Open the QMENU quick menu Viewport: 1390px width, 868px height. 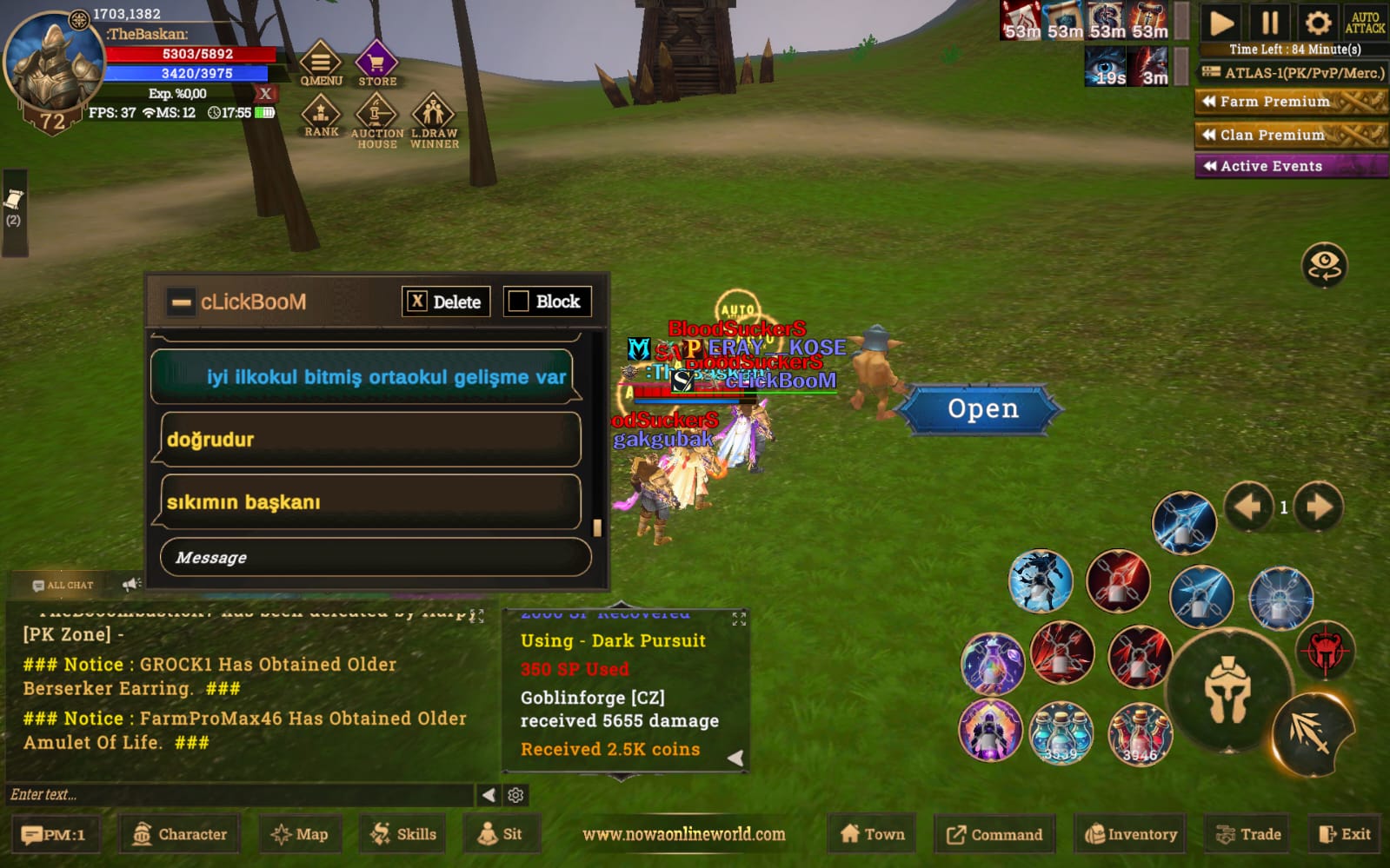pos(321,63)
